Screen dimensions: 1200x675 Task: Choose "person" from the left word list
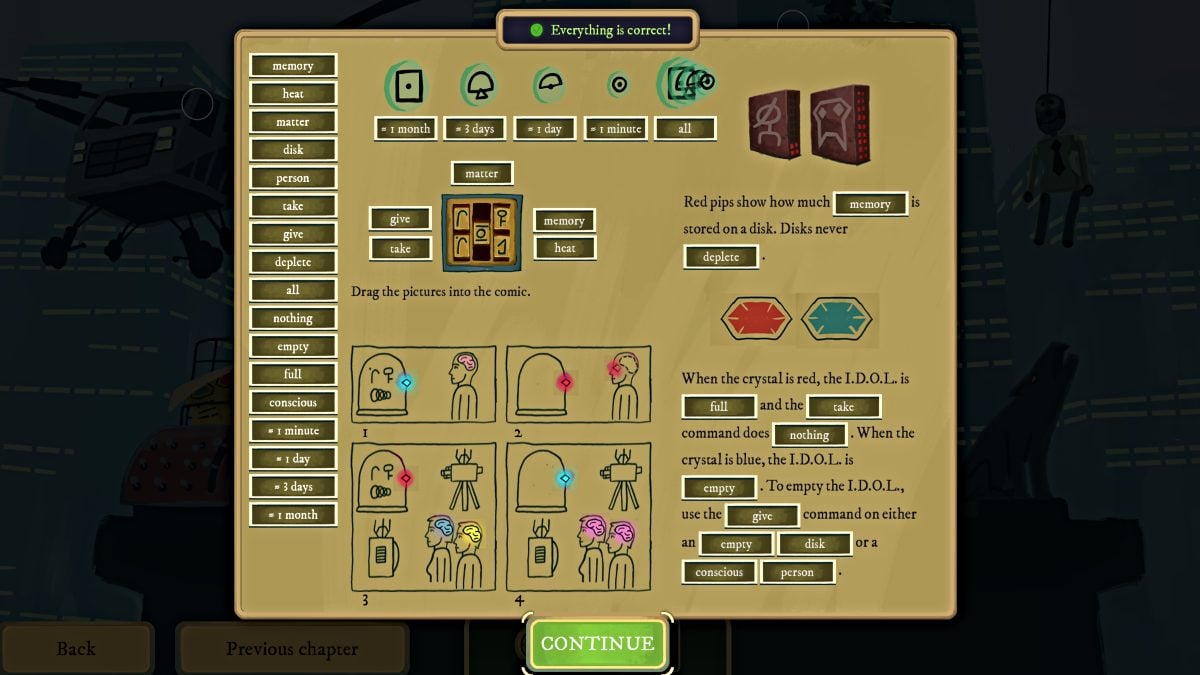[x=293, y=178]
